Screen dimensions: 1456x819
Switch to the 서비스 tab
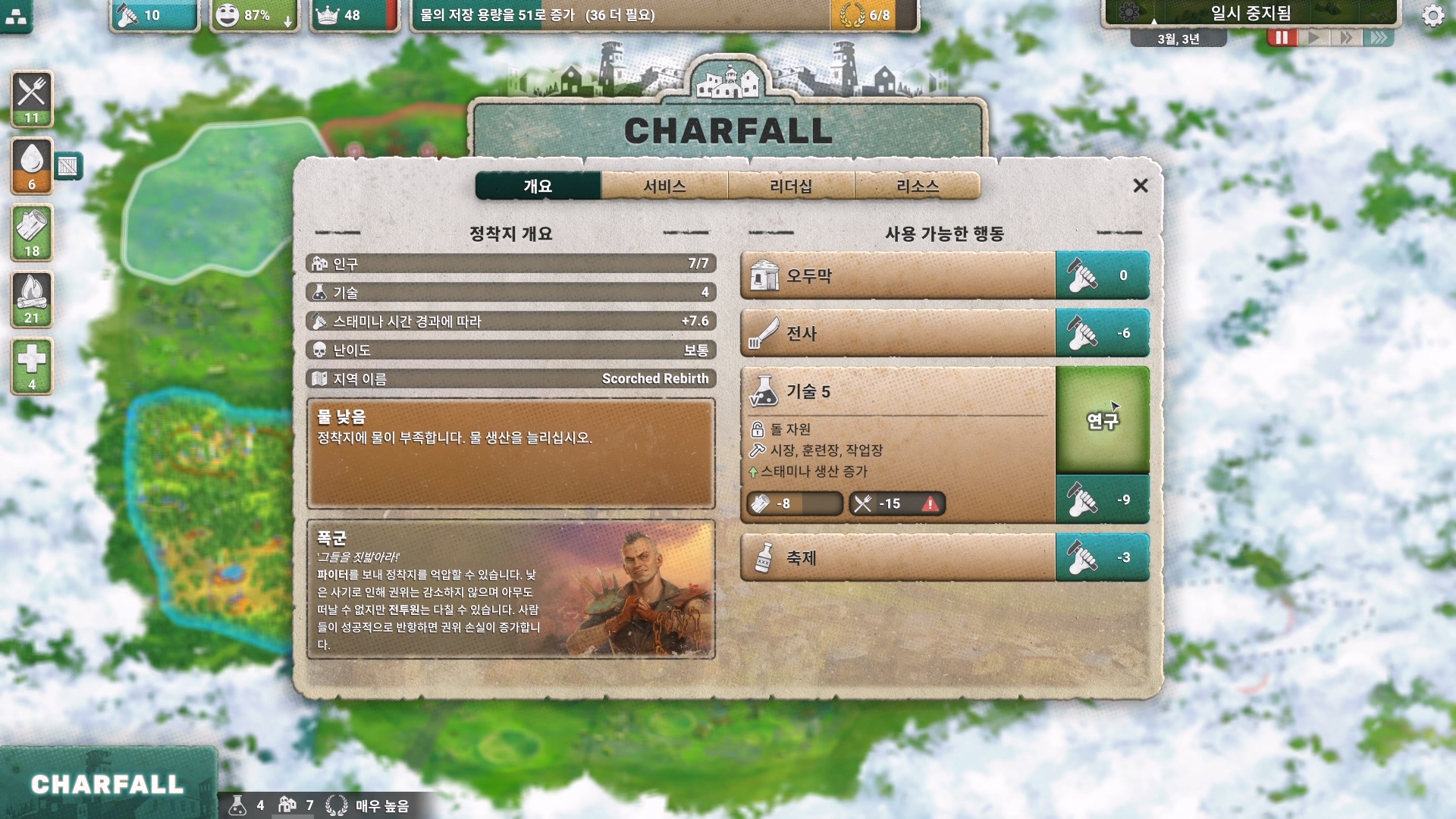[664, 186]
